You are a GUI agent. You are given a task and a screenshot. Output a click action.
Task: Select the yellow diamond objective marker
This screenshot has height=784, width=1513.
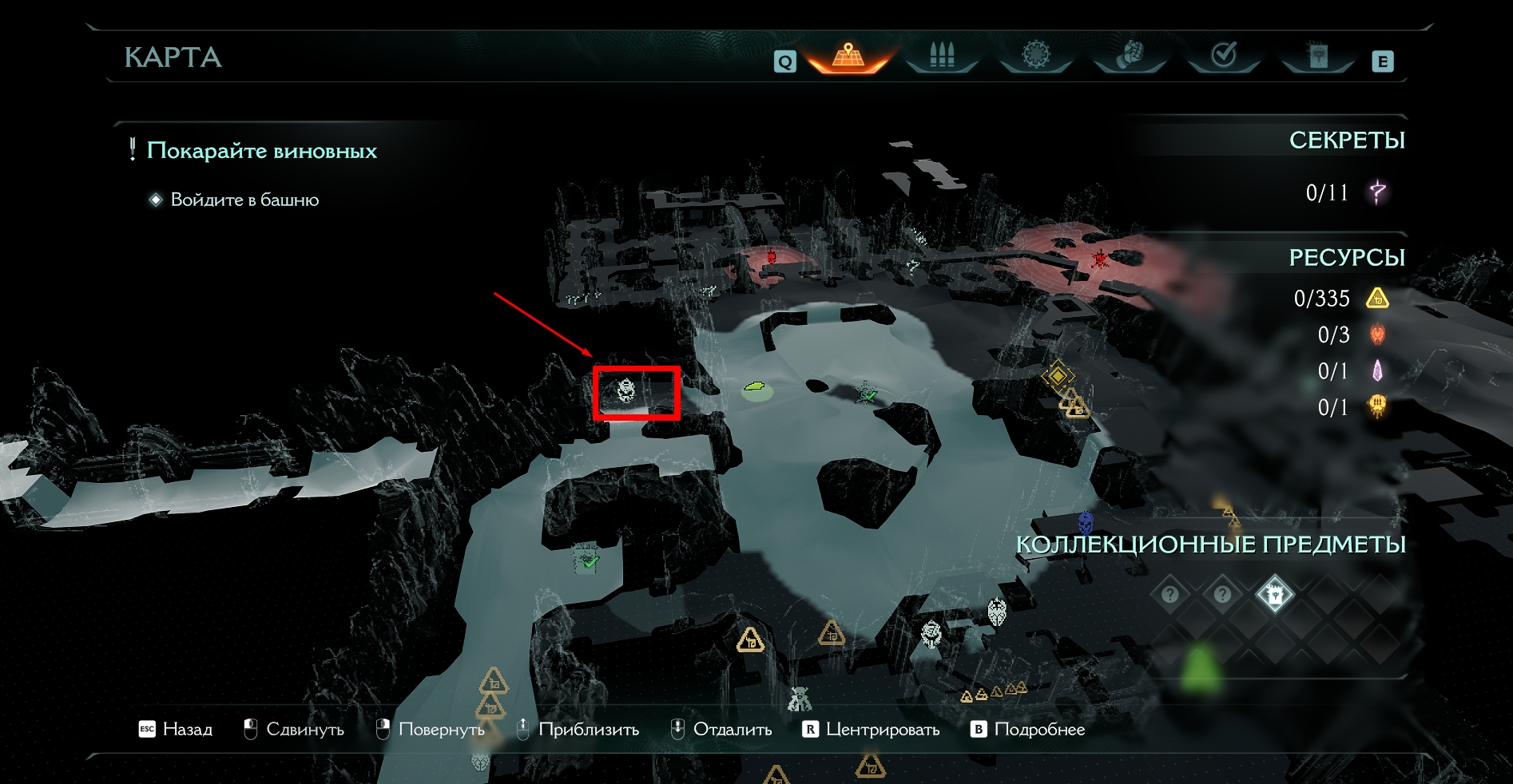1058,374
